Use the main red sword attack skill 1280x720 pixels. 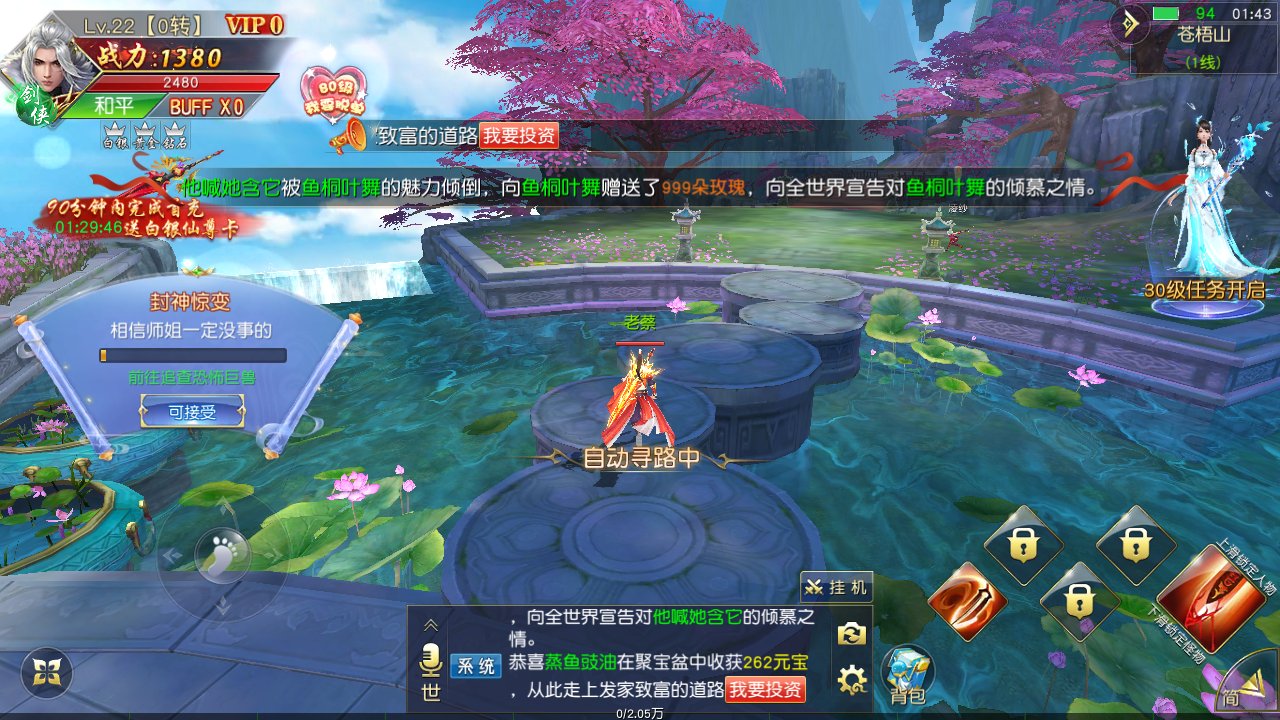[1224, 598]
